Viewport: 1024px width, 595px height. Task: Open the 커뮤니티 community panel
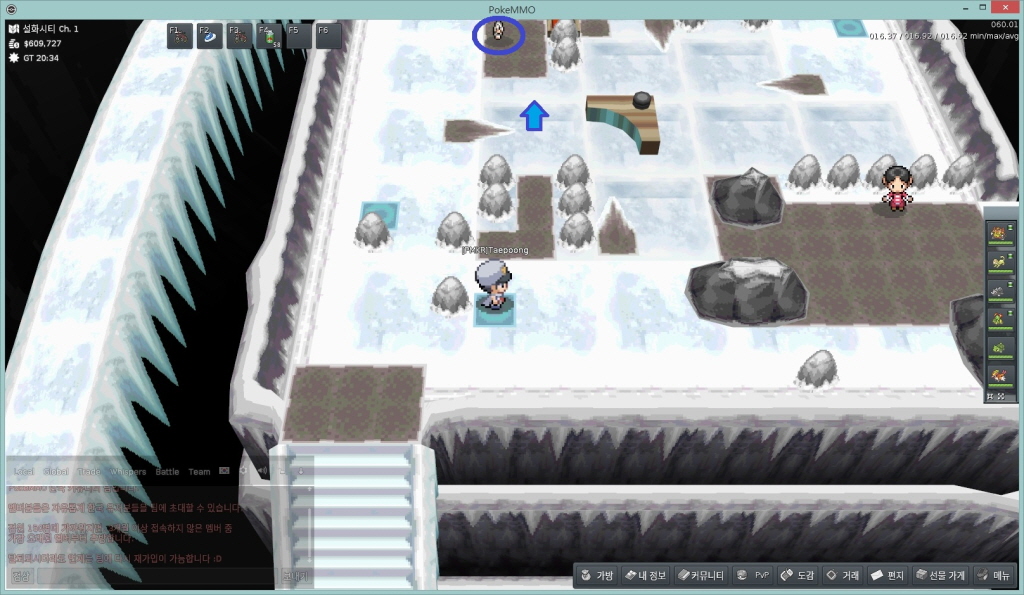(700, 575)
